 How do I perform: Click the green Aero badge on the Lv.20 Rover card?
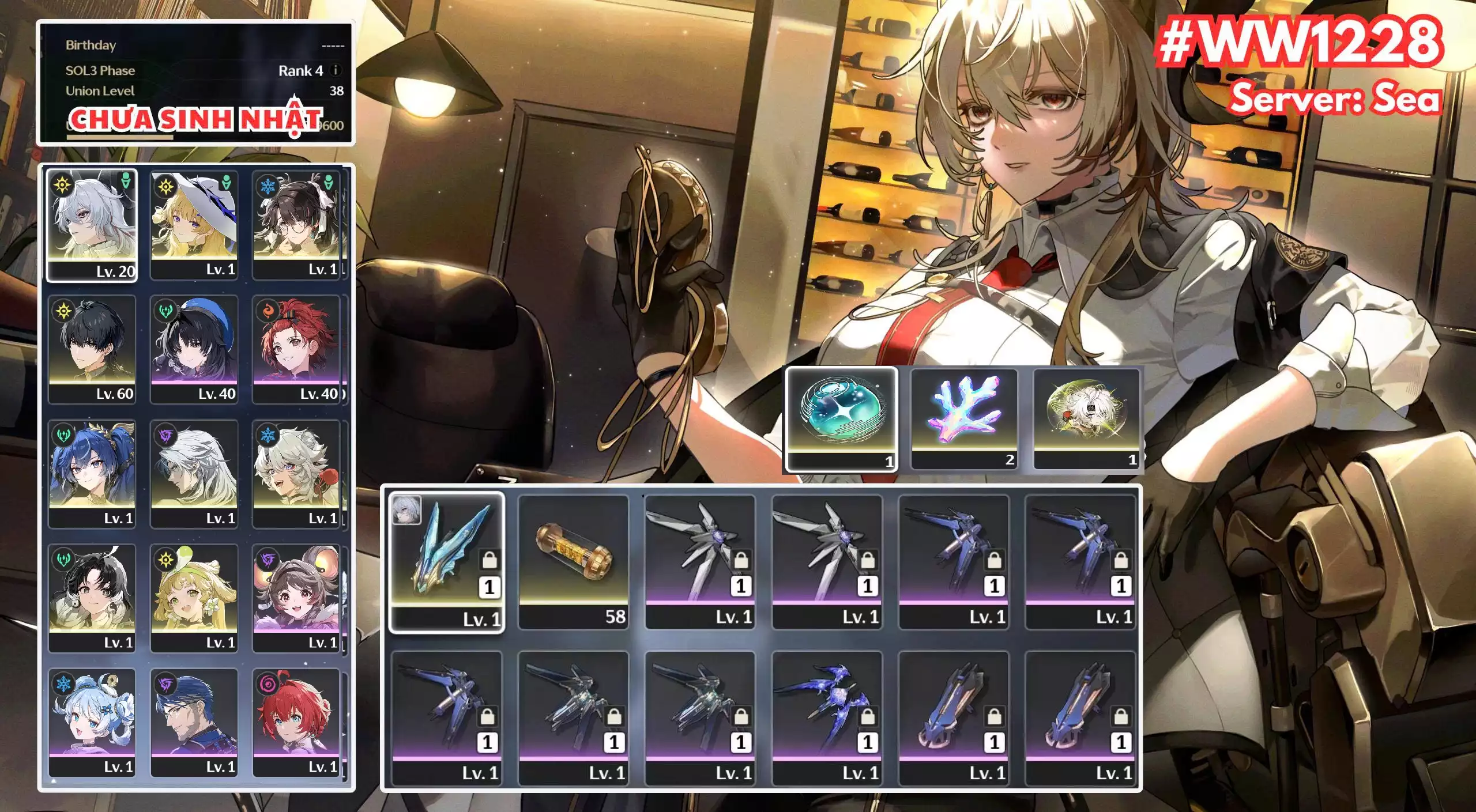click(127, 183)
